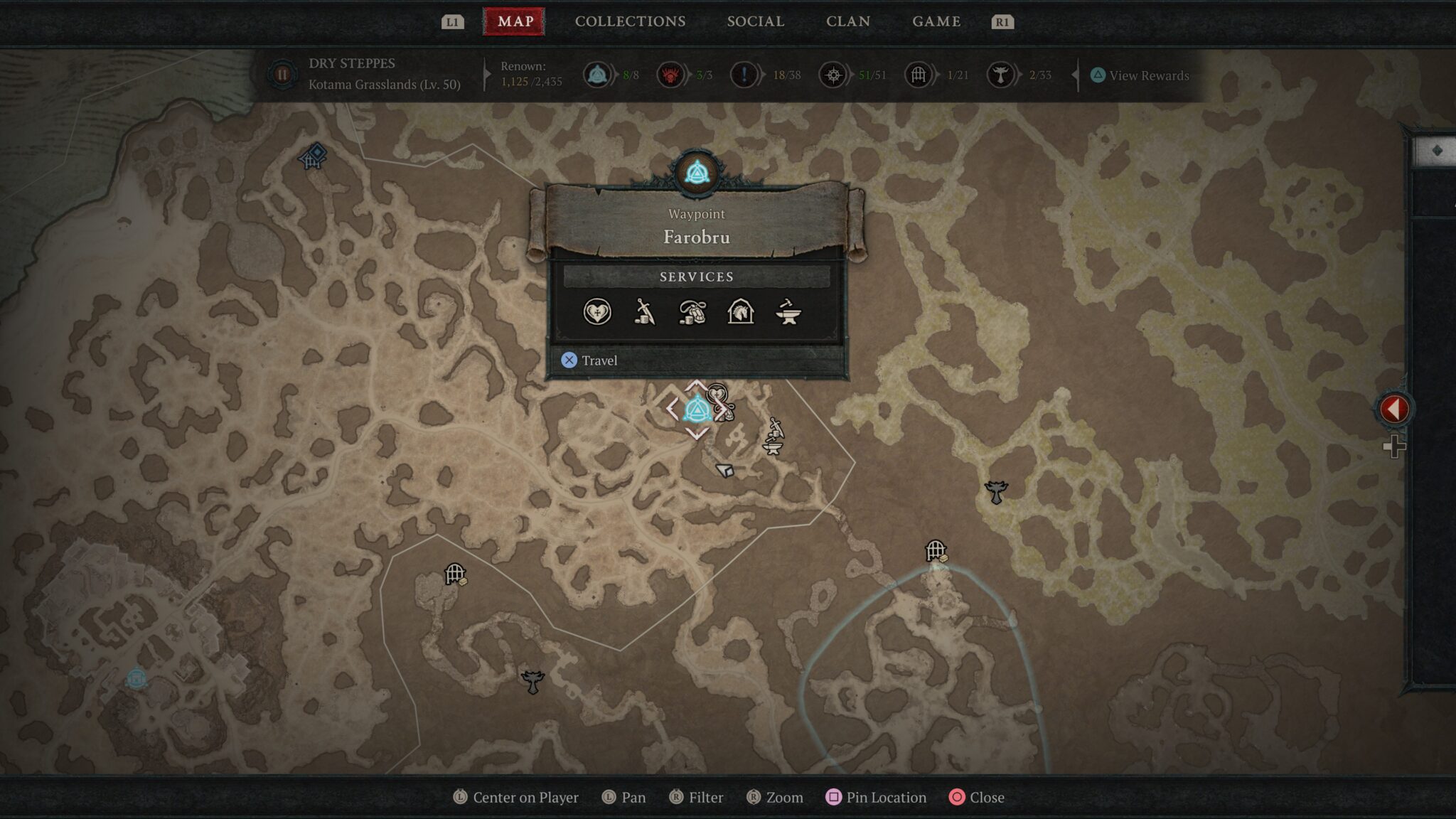Click the Waypoints 8/8 renown icon
The image size is (1456, 819).
click(598, 75)
